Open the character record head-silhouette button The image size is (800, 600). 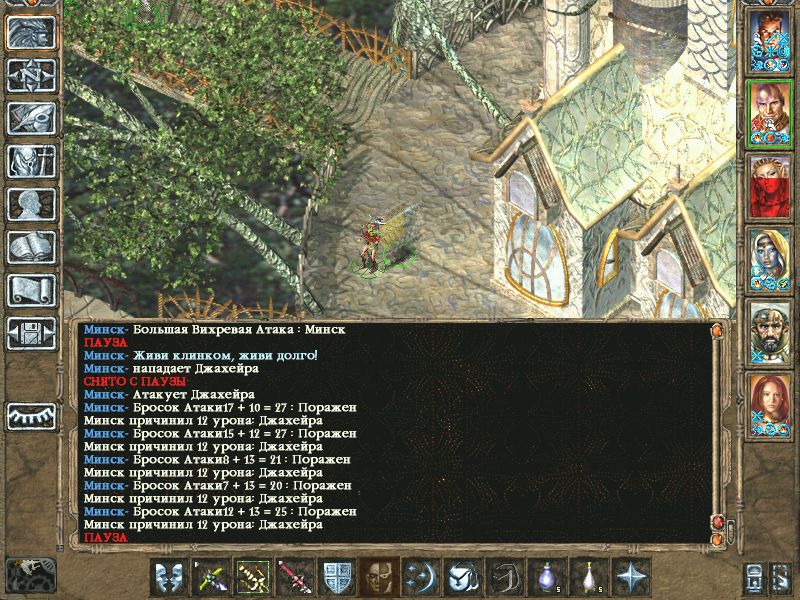[x=31, y=204]
